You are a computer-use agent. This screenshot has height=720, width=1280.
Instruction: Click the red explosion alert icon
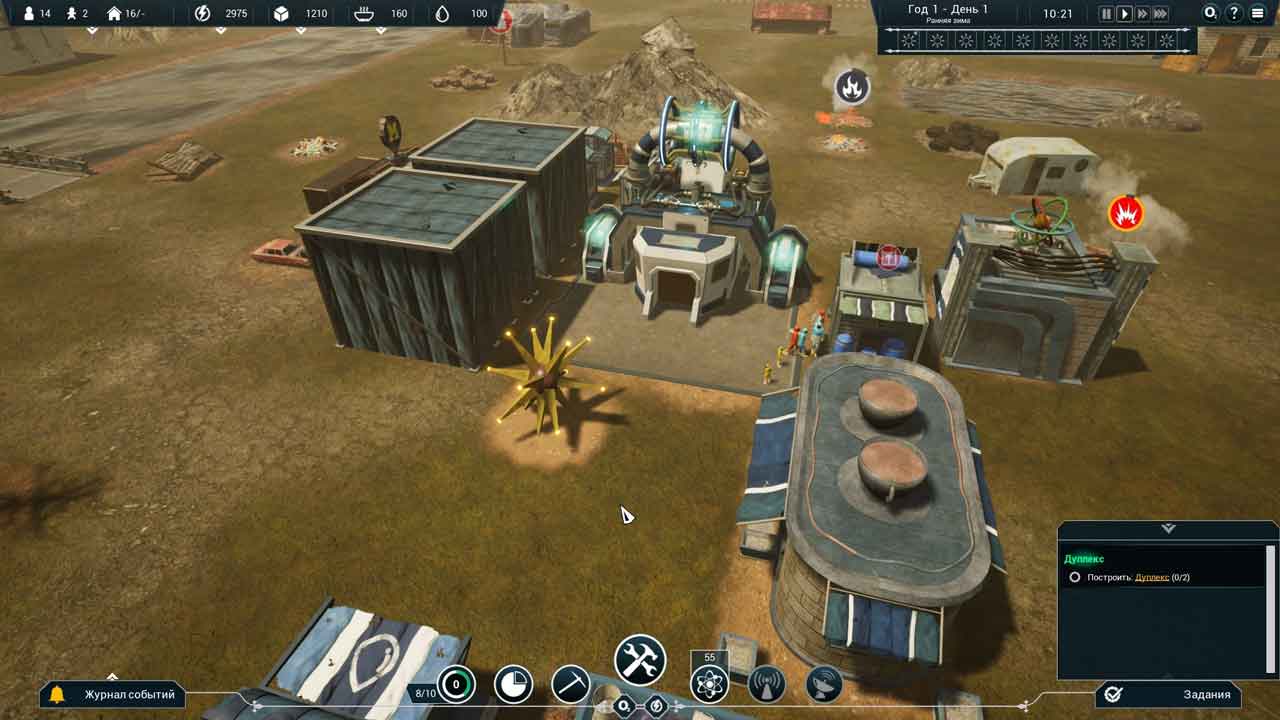[x=1126, y=213]
